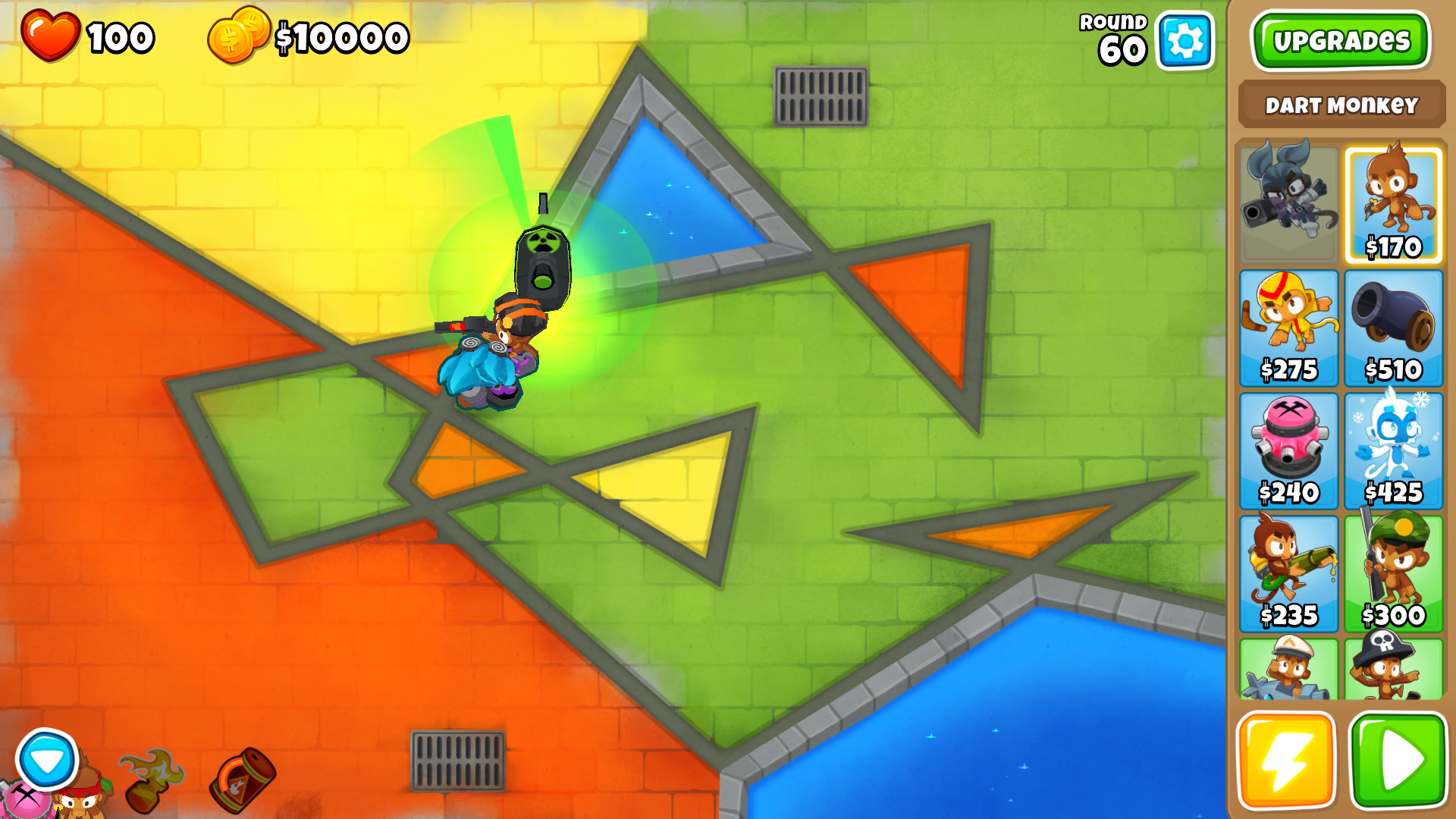Click the grayed-out hero portrait
This screenshot has height=819, width=1456.
pyautogui.click(x=1289, y=201)
